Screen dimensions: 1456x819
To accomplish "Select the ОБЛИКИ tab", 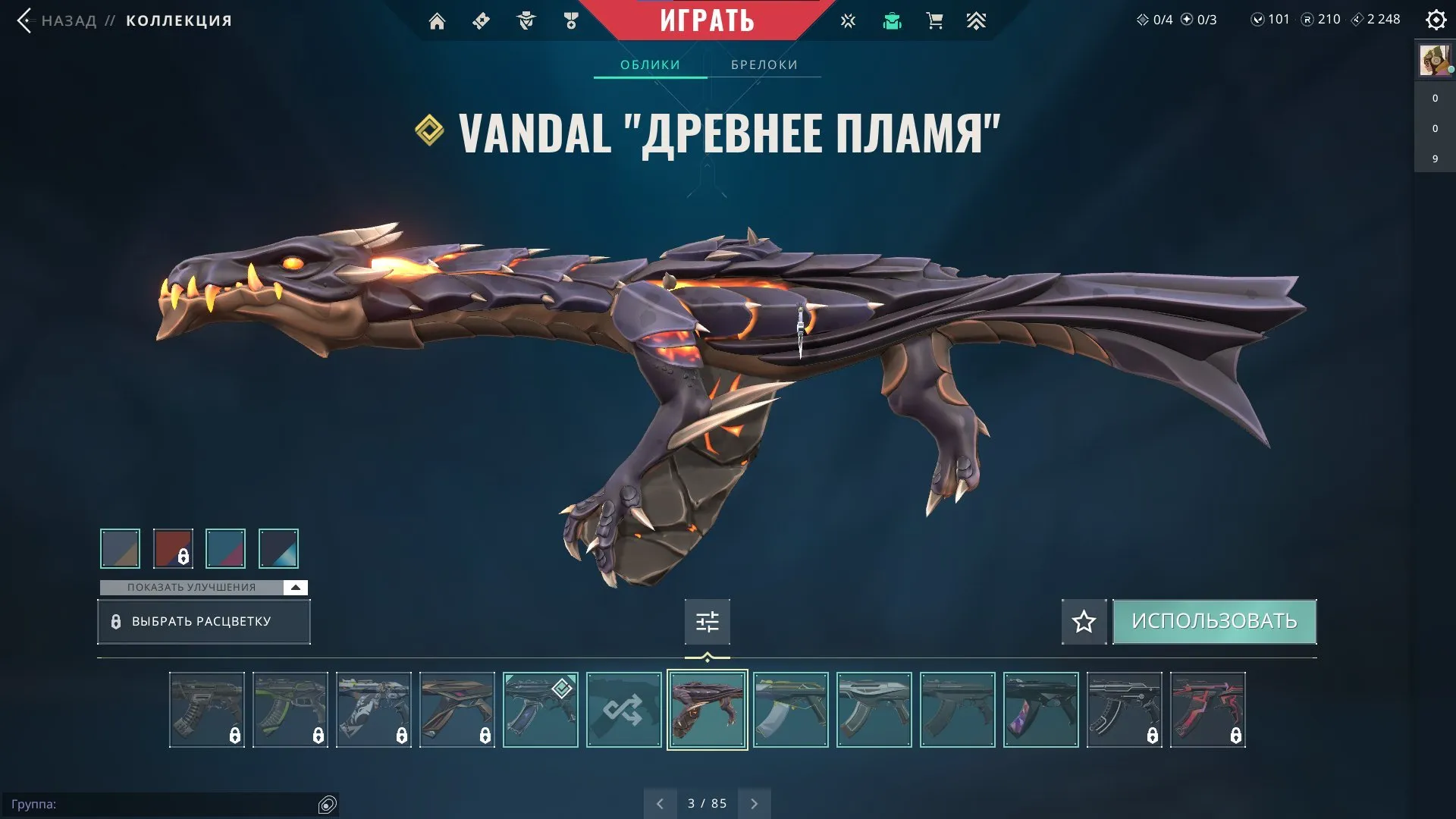I will click(x=650, y=64).
